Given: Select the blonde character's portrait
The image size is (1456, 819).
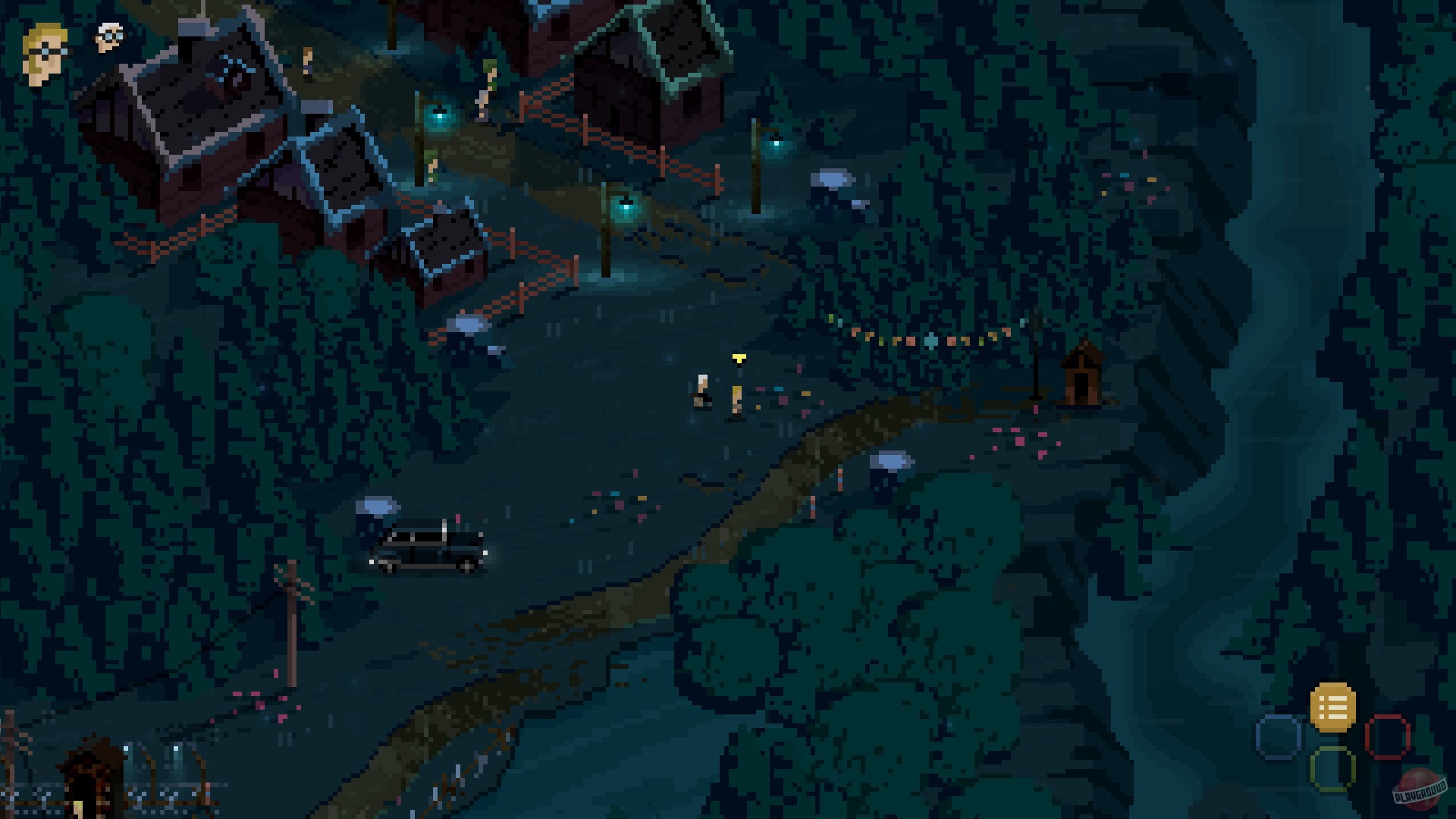Looking at the screenshot, I should tap(43, 51).
